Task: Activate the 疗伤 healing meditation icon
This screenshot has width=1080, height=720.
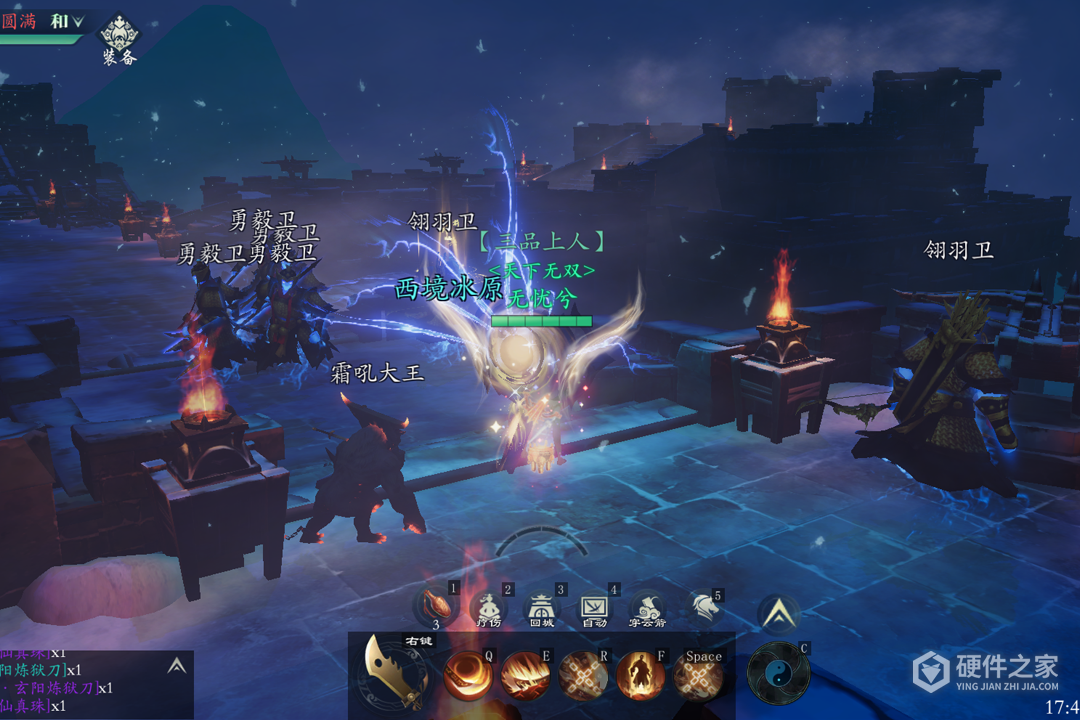Action: click(x=488, y=607)
